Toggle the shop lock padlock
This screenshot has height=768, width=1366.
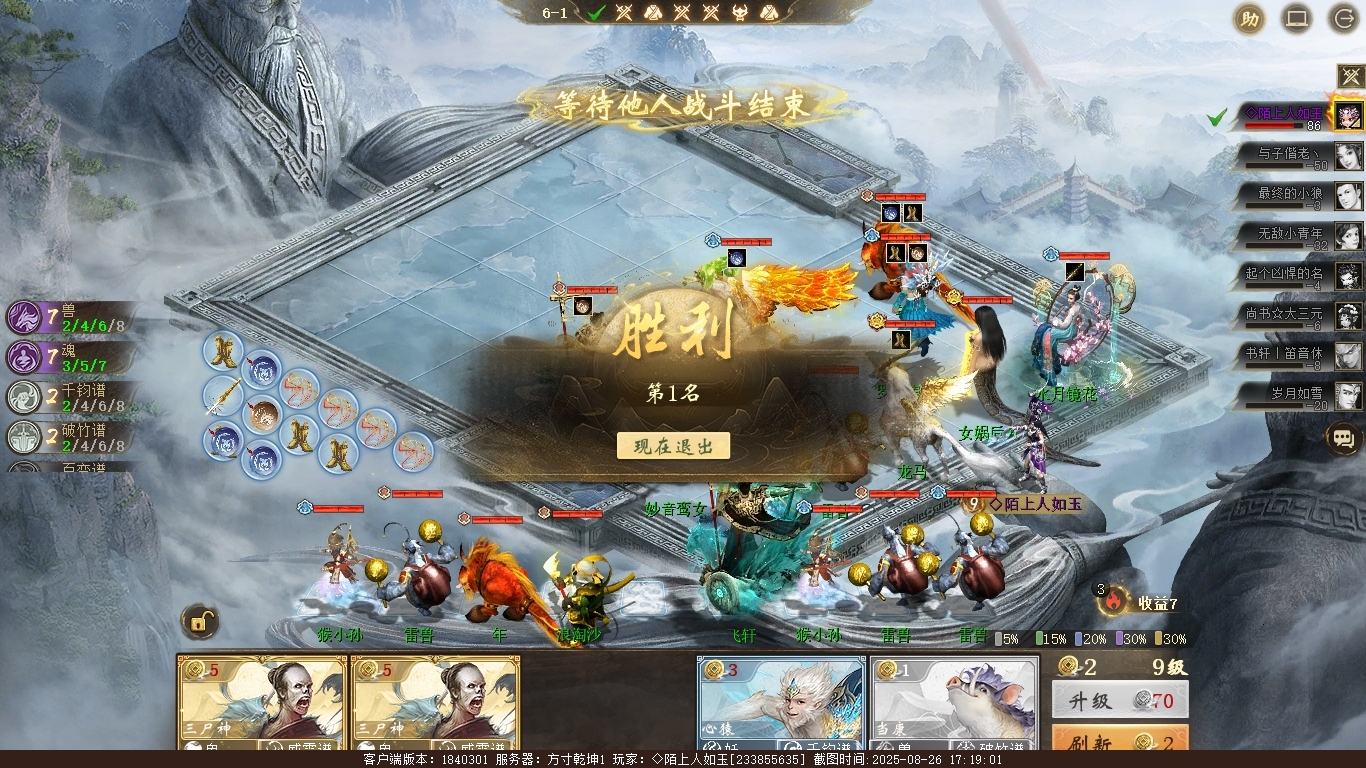[x=200, y=622]
